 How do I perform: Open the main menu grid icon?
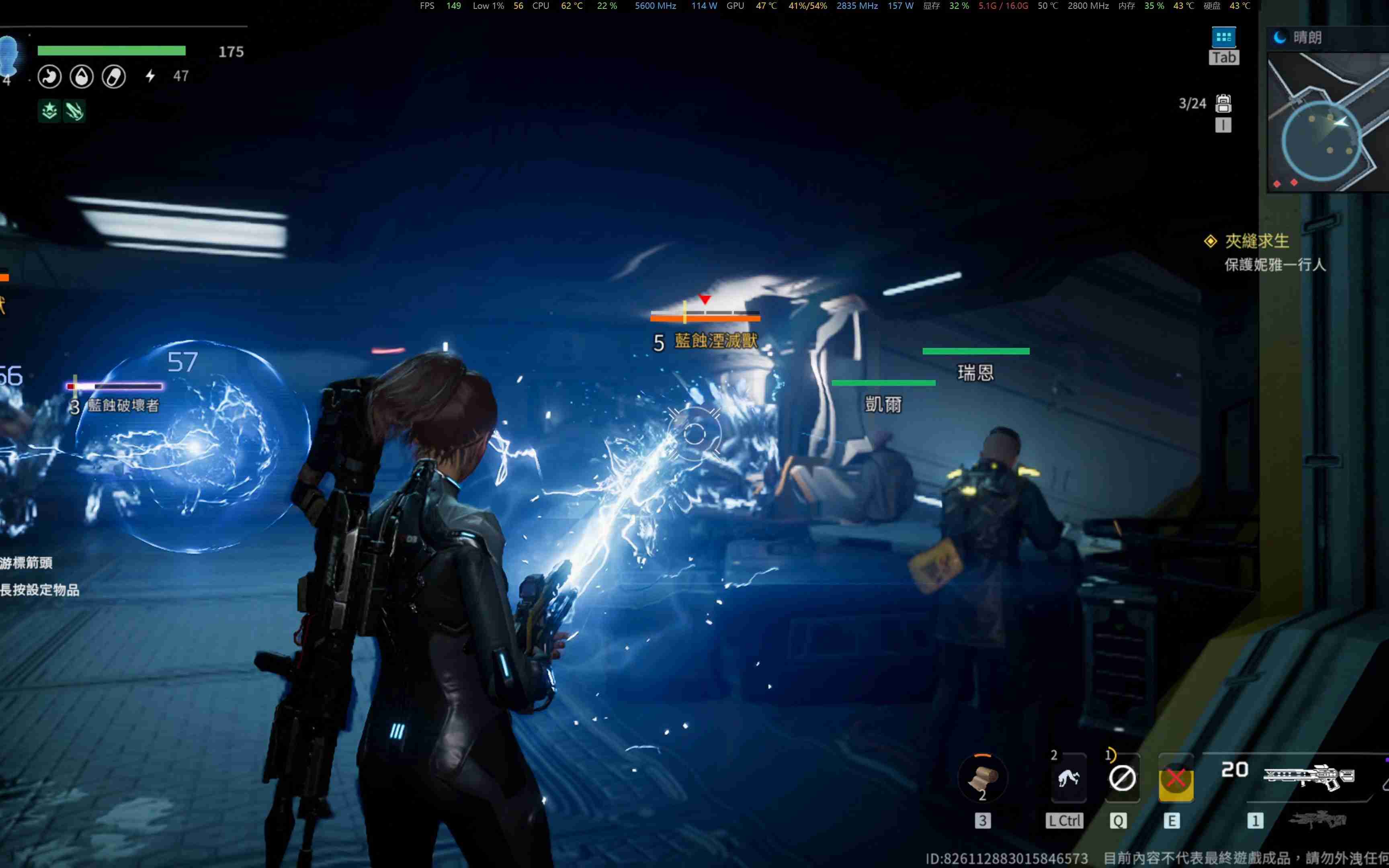(1223, 38)
